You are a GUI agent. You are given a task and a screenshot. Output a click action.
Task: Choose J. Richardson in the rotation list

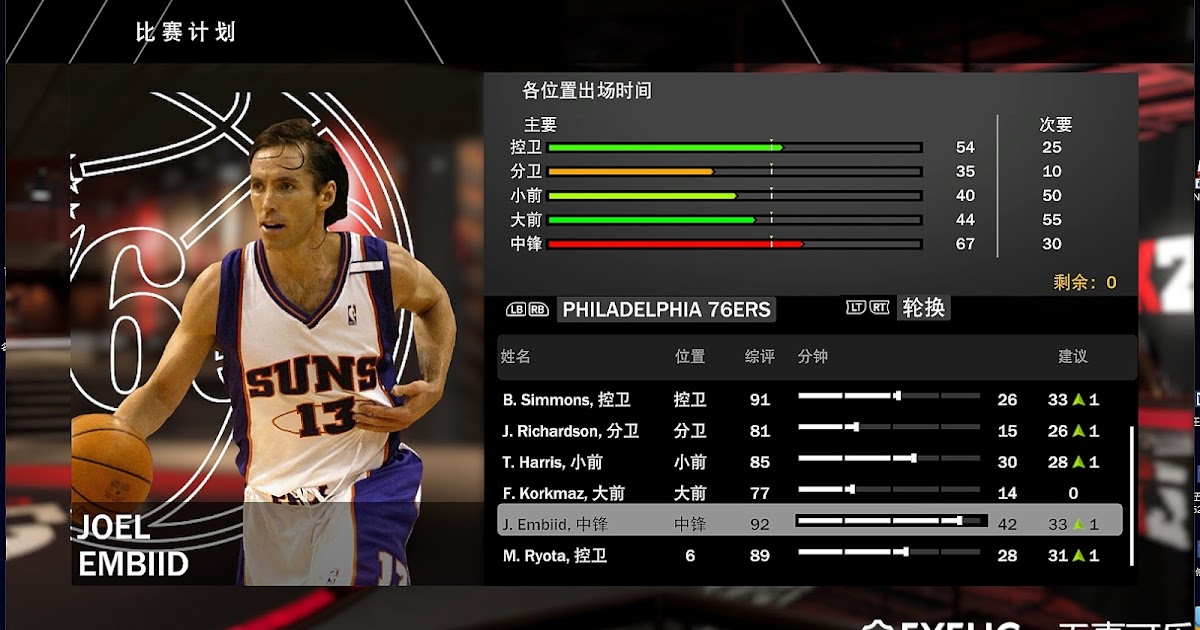click(570, 431)
